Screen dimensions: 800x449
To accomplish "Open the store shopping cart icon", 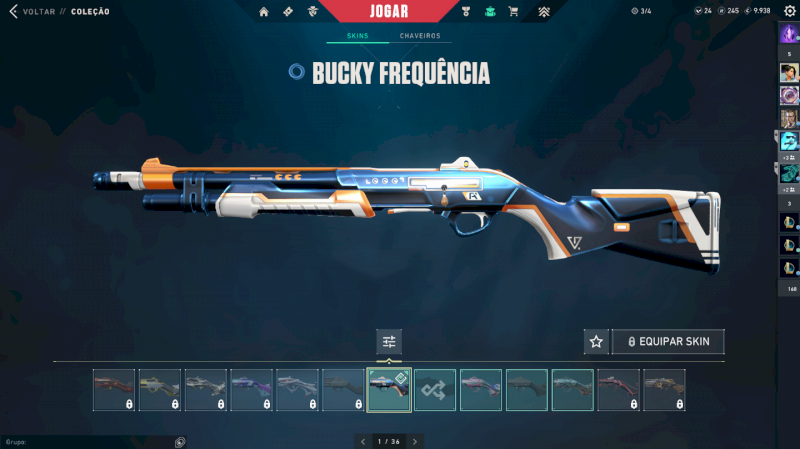I will pyautogui.click(x=513, y=12).
